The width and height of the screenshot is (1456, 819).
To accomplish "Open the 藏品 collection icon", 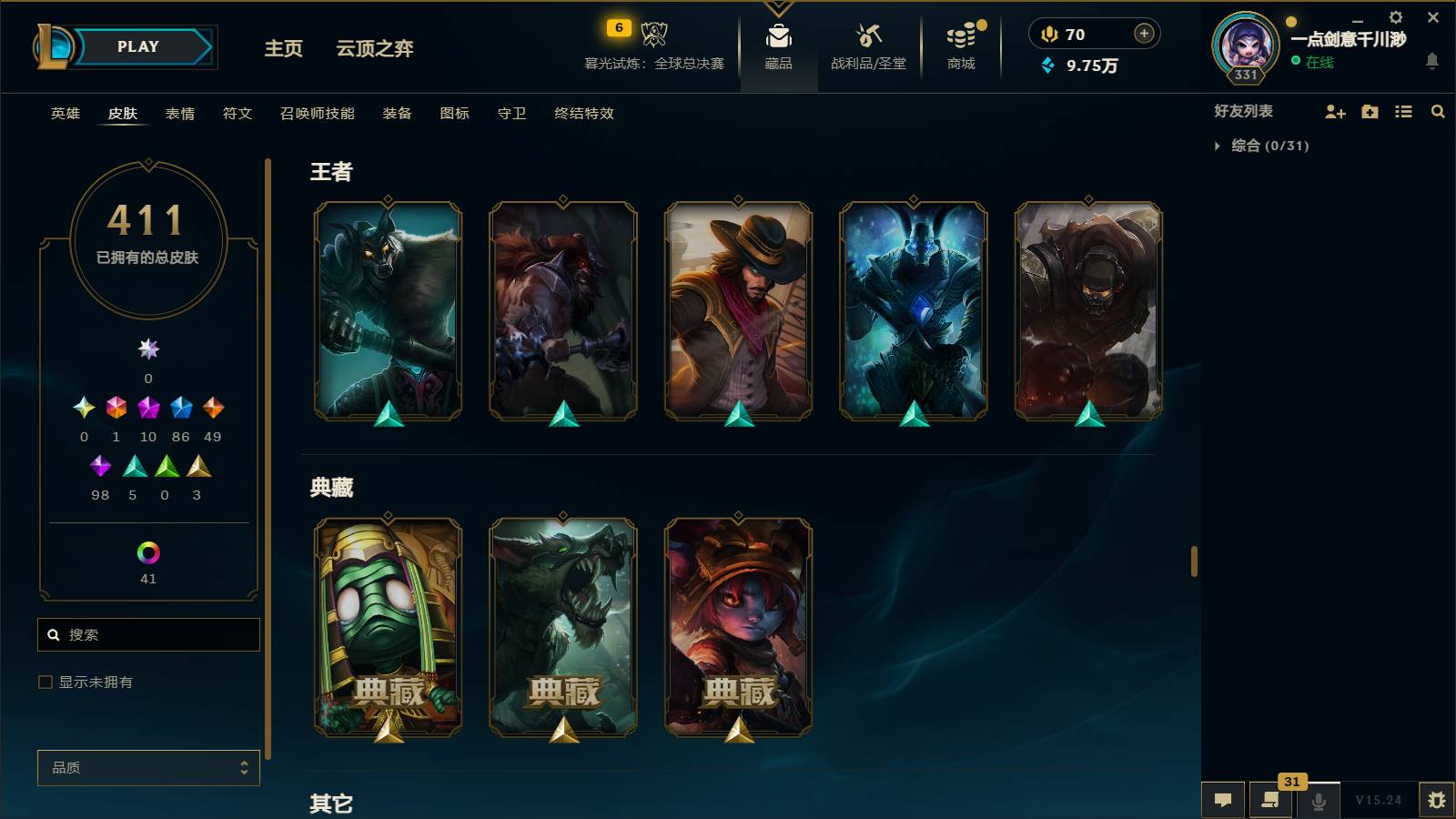I will (x=776, y=38).
